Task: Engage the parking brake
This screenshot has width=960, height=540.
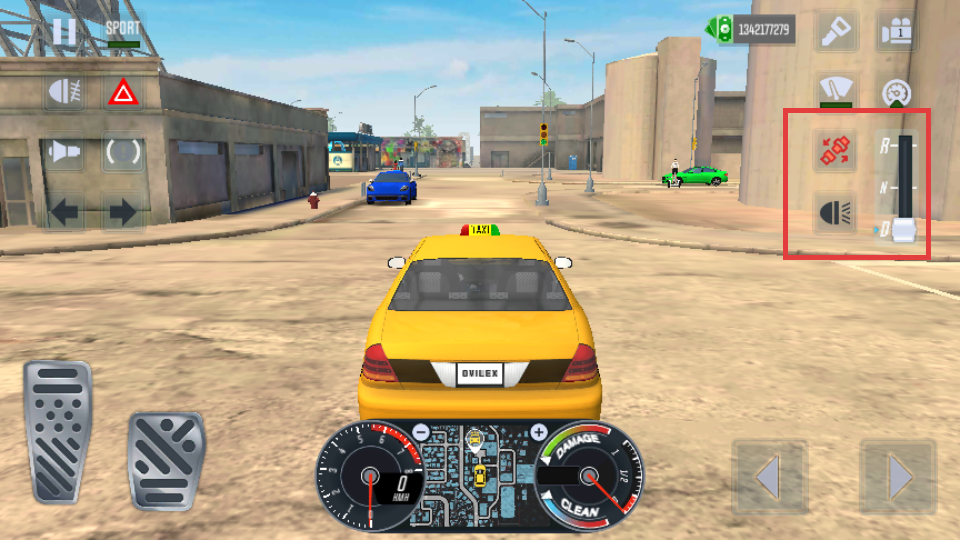Action: pyautogui.click(x=123, y=152)
